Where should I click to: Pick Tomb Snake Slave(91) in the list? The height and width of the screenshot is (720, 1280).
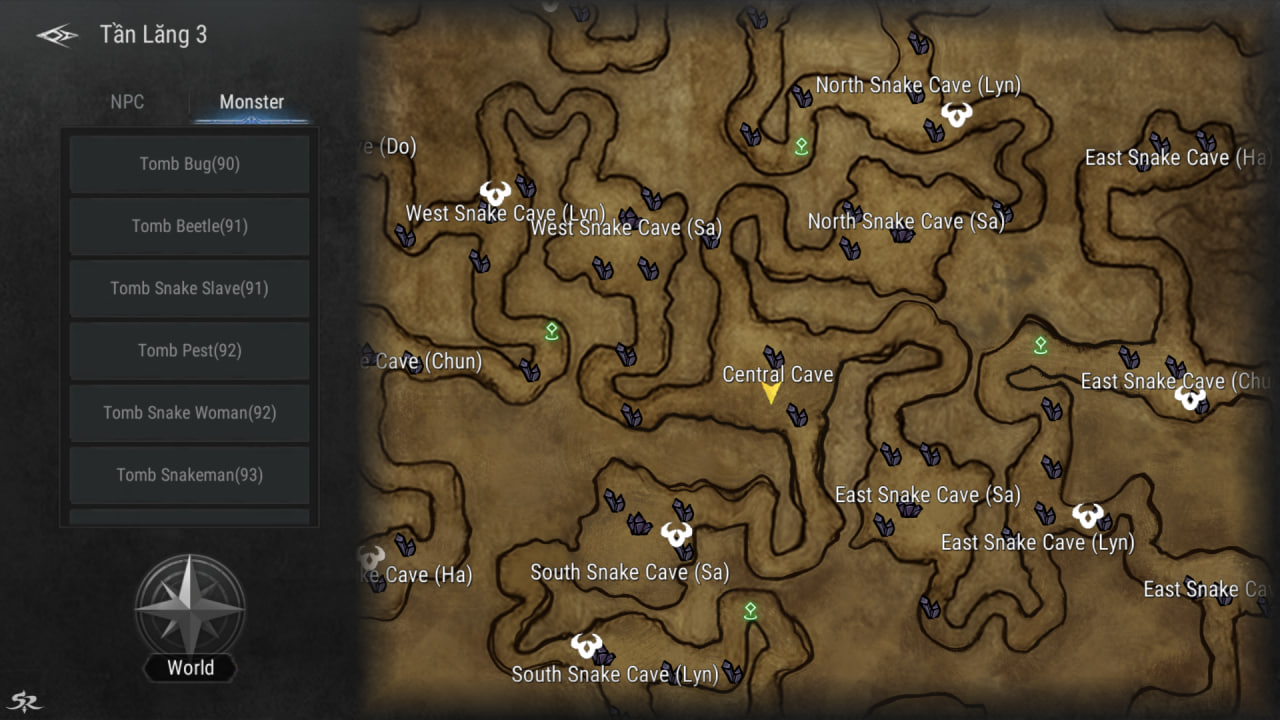[189, 288]
